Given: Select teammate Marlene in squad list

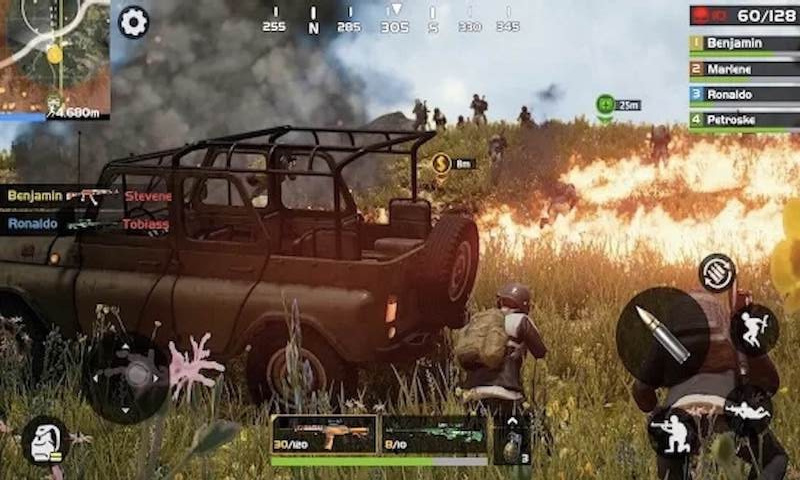Looking at the screenshot, I should [x=743, y=69].
